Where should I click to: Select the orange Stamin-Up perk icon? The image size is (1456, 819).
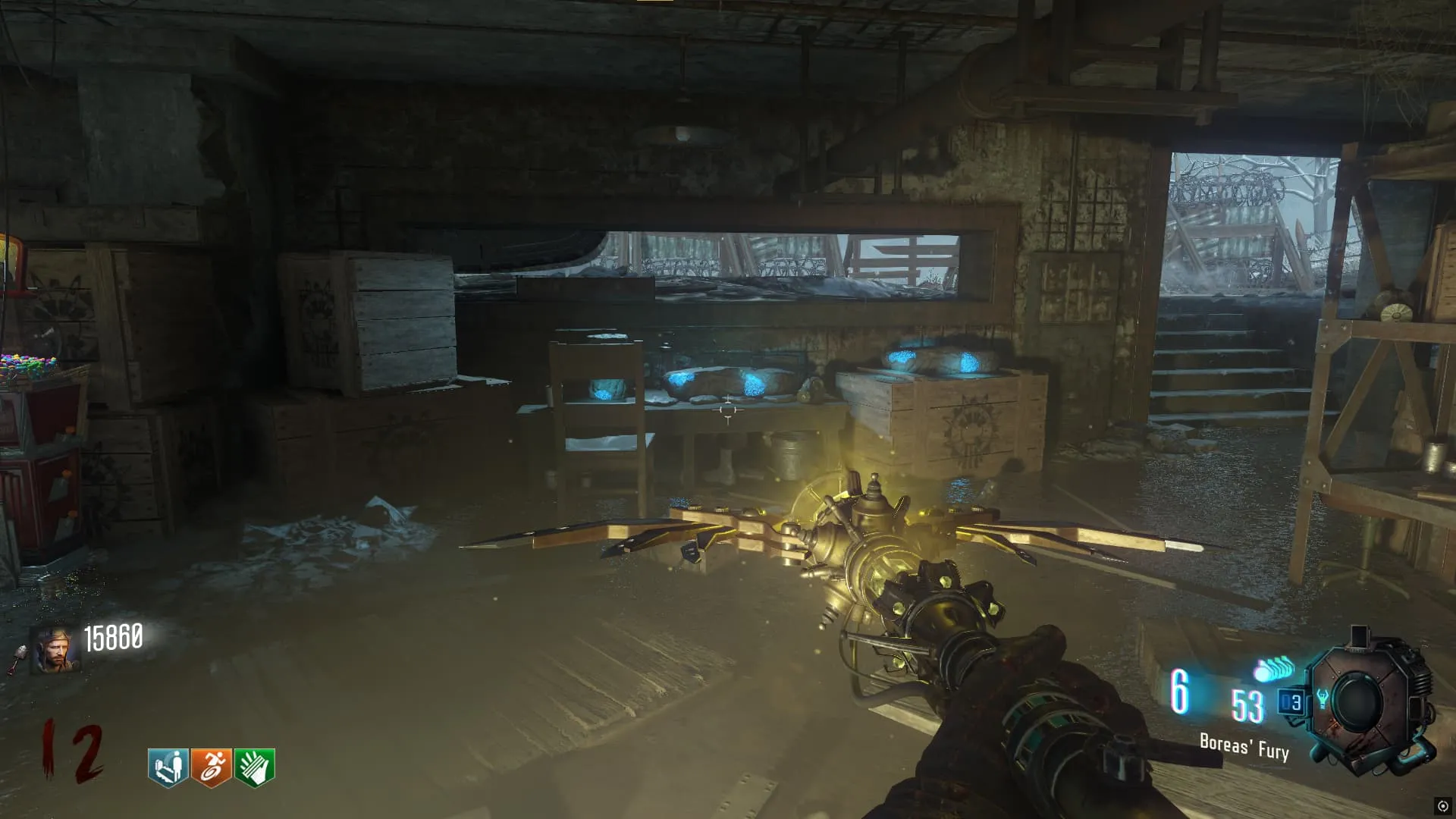pyautogui.click(x=211, y=767)
